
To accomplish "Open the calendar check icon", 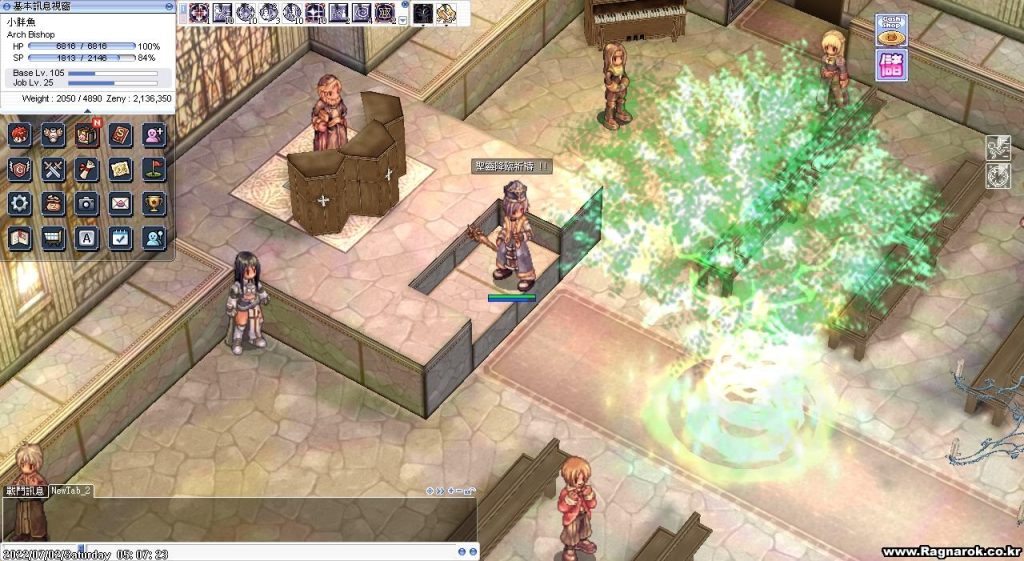I will click(x=120, y=237).
